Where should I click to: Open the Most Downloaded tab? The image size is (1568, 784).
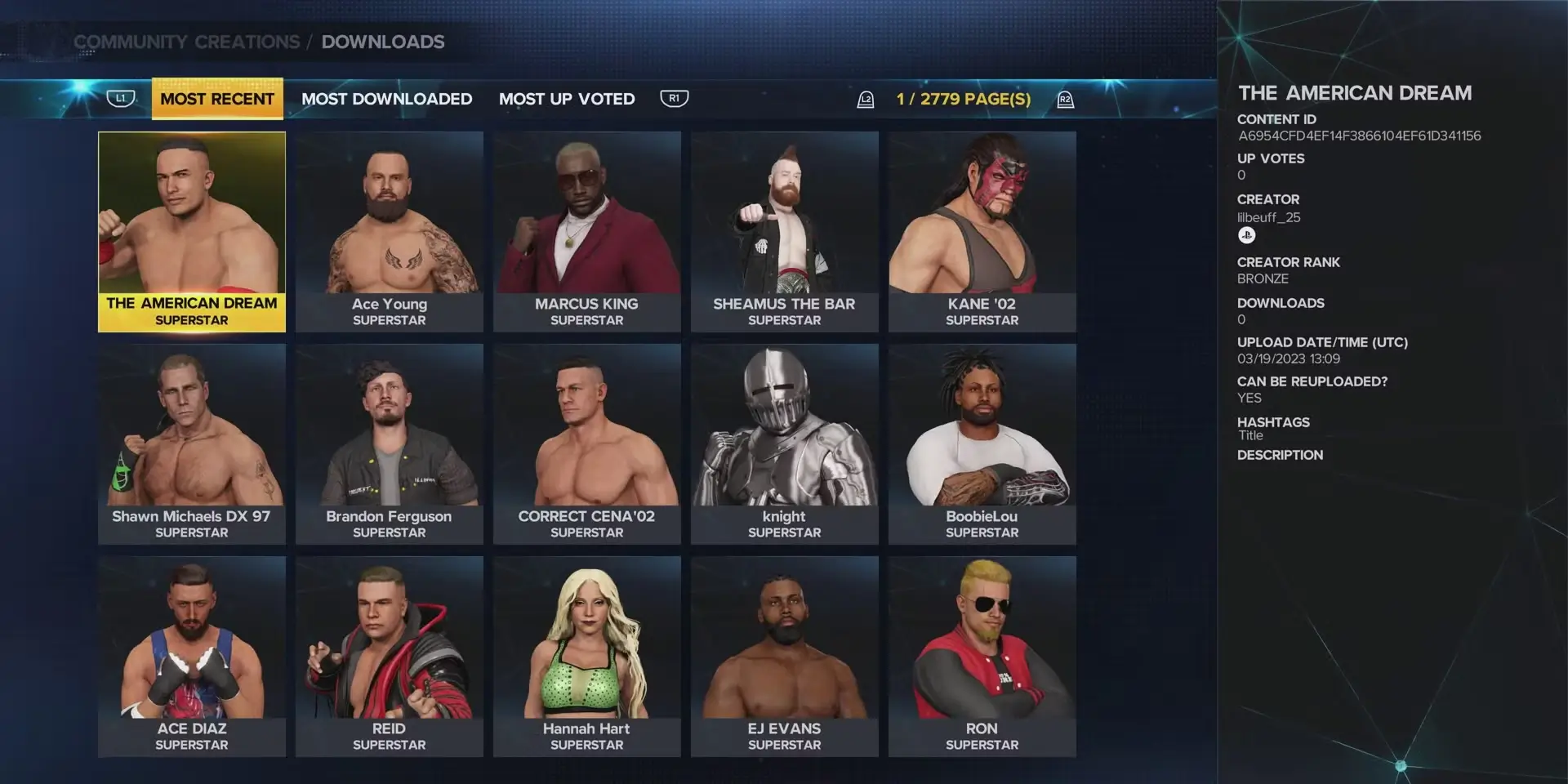[x=386, y=99]
